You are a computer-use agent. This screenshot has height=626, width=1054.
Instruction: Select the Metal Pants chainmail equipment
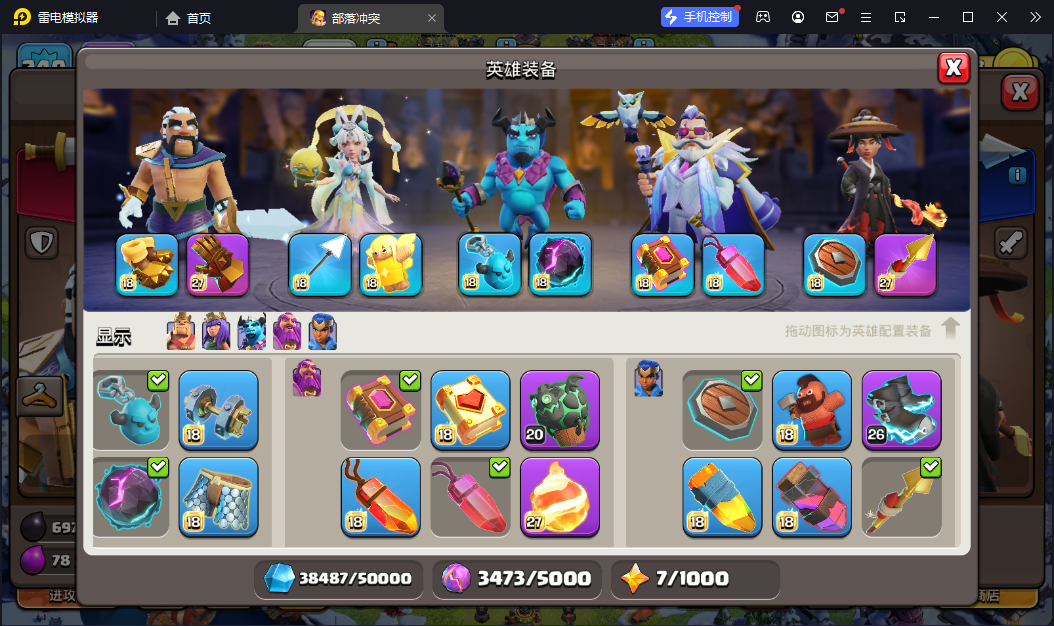click(x=218, y=497)
